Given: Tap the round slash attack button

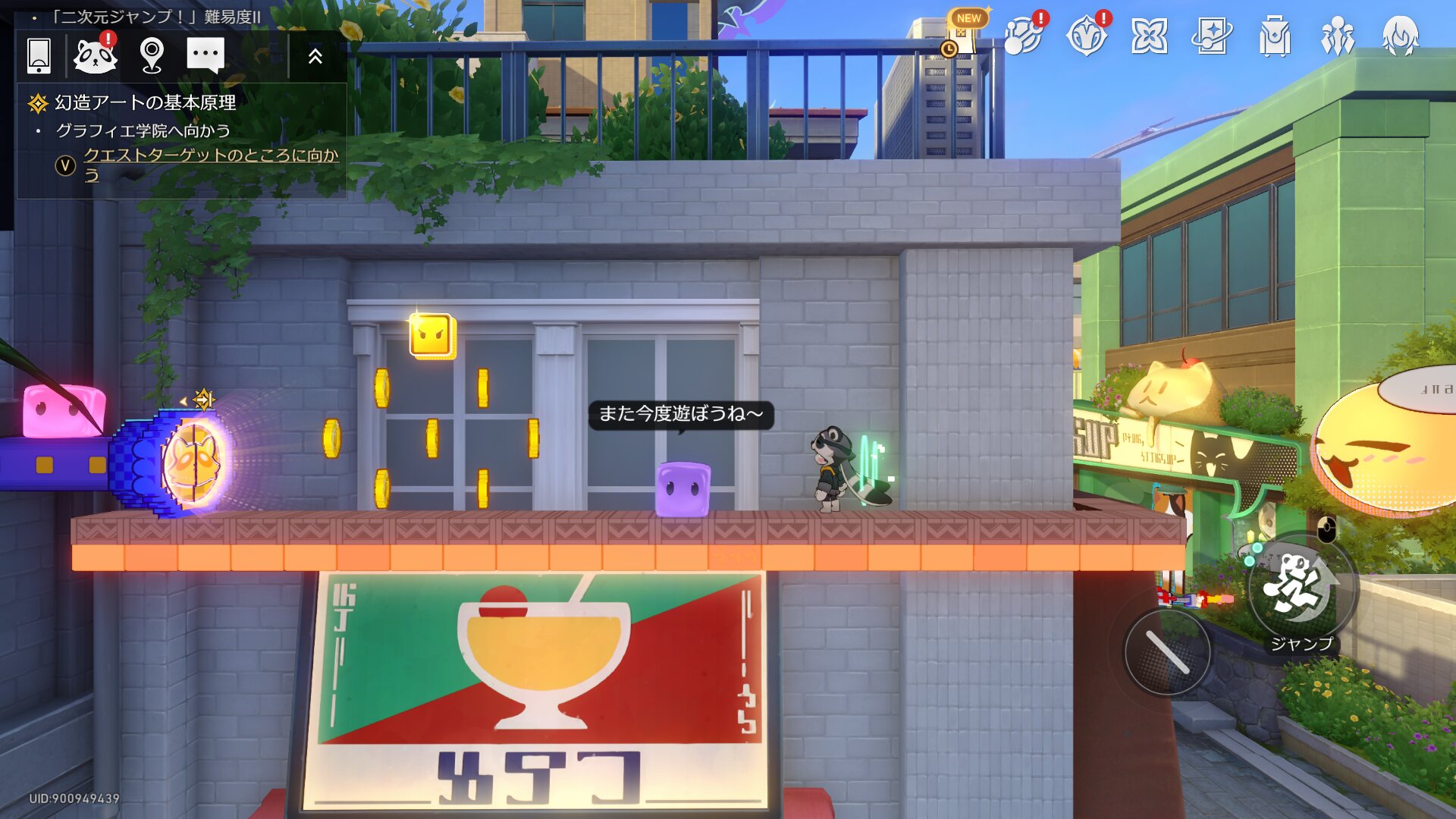Looking at the screenshot, I should click(1167, 652).
